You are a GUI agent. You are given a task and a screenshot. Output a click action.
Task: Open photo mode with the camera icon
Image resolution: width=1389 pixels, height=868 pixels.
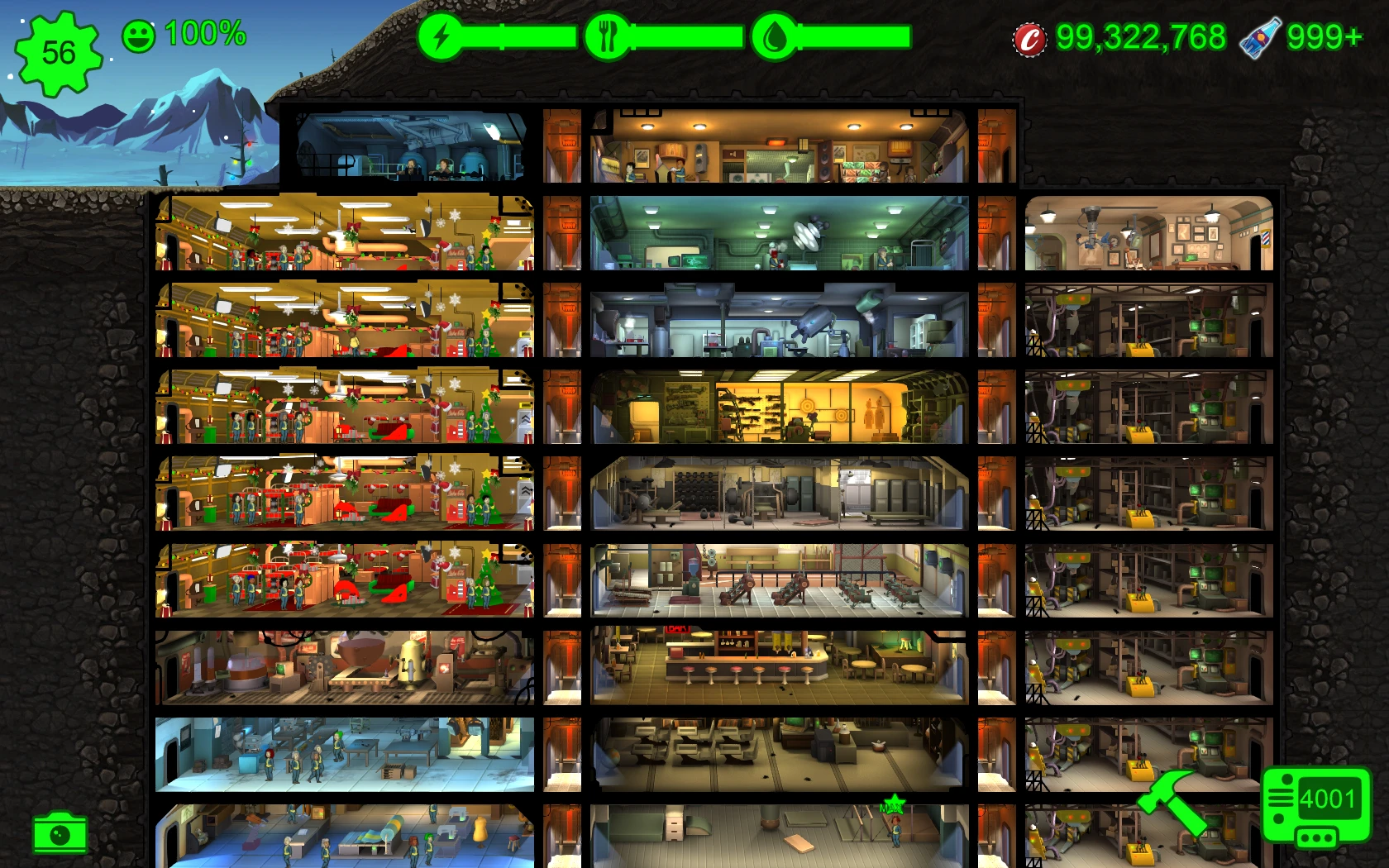click(60, 835)
